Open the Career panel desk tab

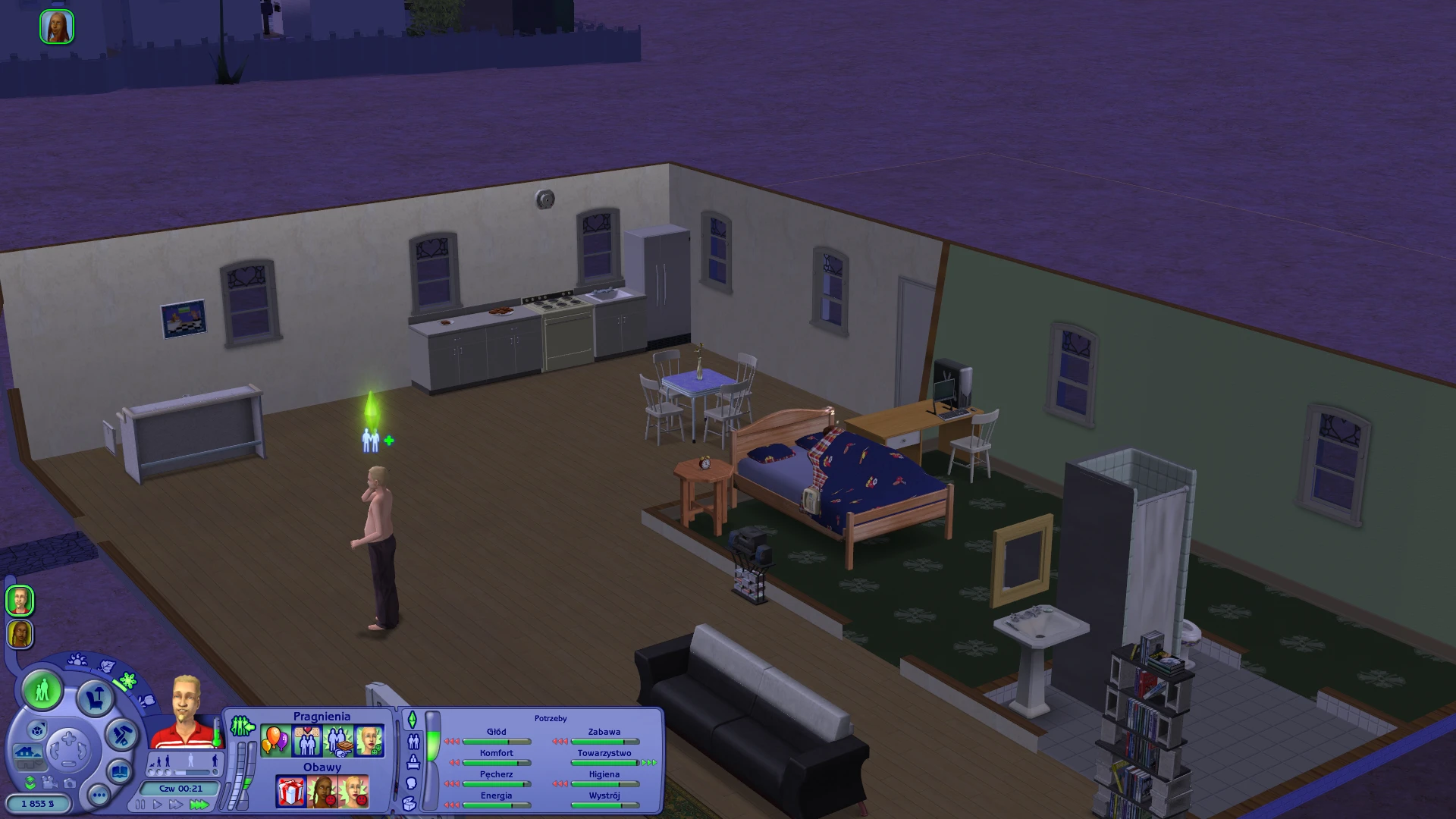point(414,763)
